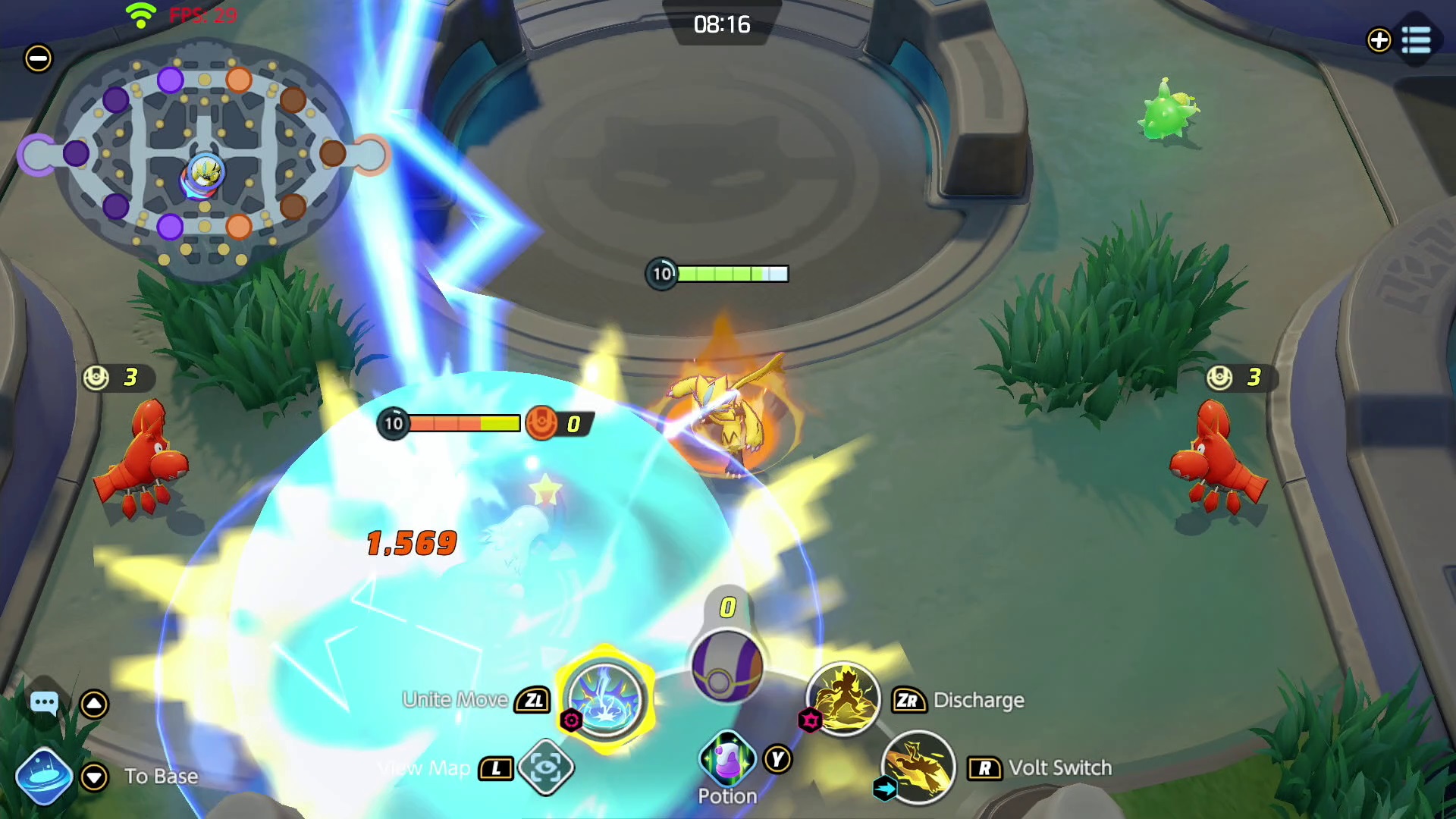Screen dimensions: 1456x819
Task: Open the quick chat bubble
Action: pos(45,701)
